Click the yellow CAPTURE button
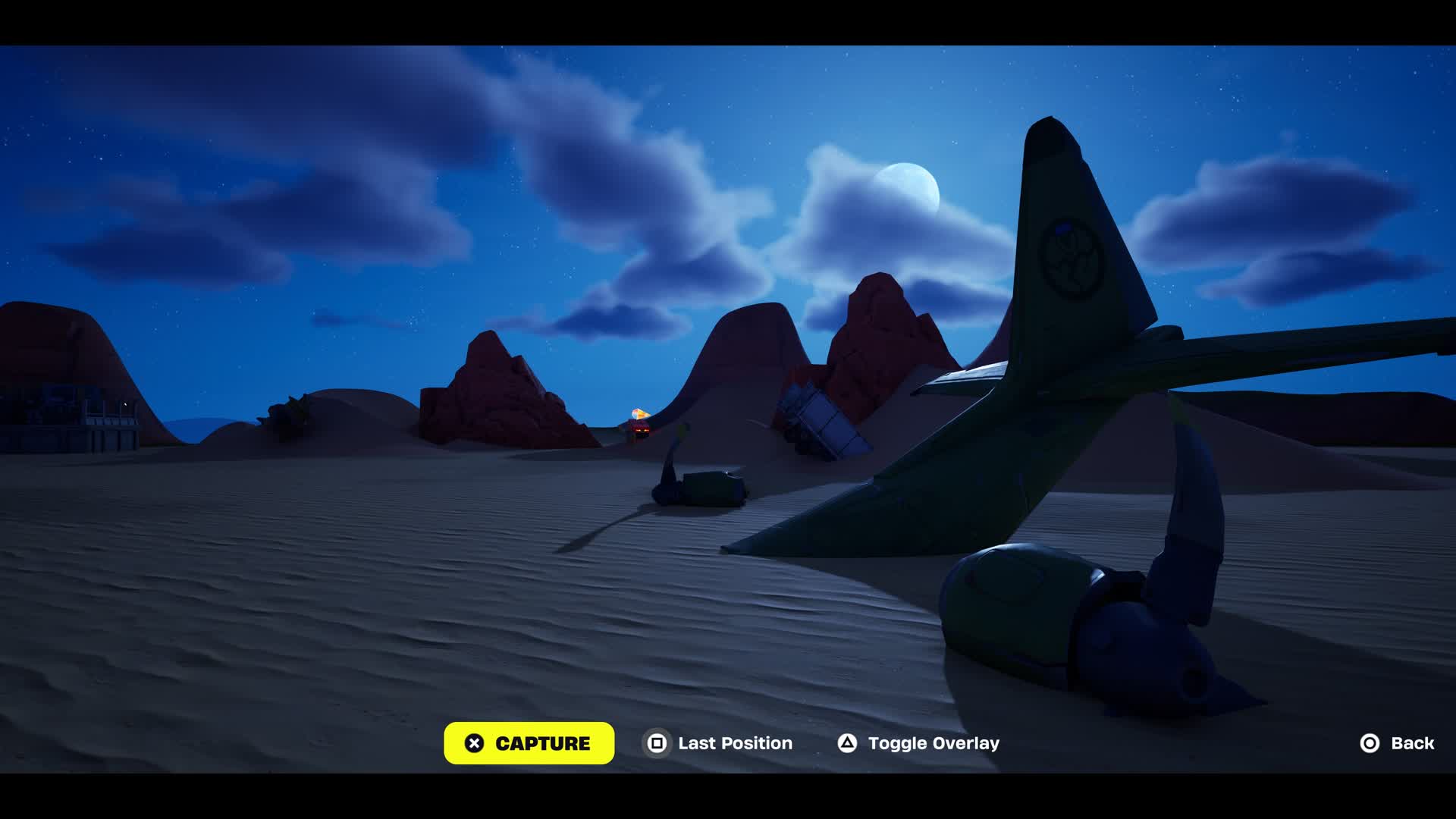 click(529, 743)
